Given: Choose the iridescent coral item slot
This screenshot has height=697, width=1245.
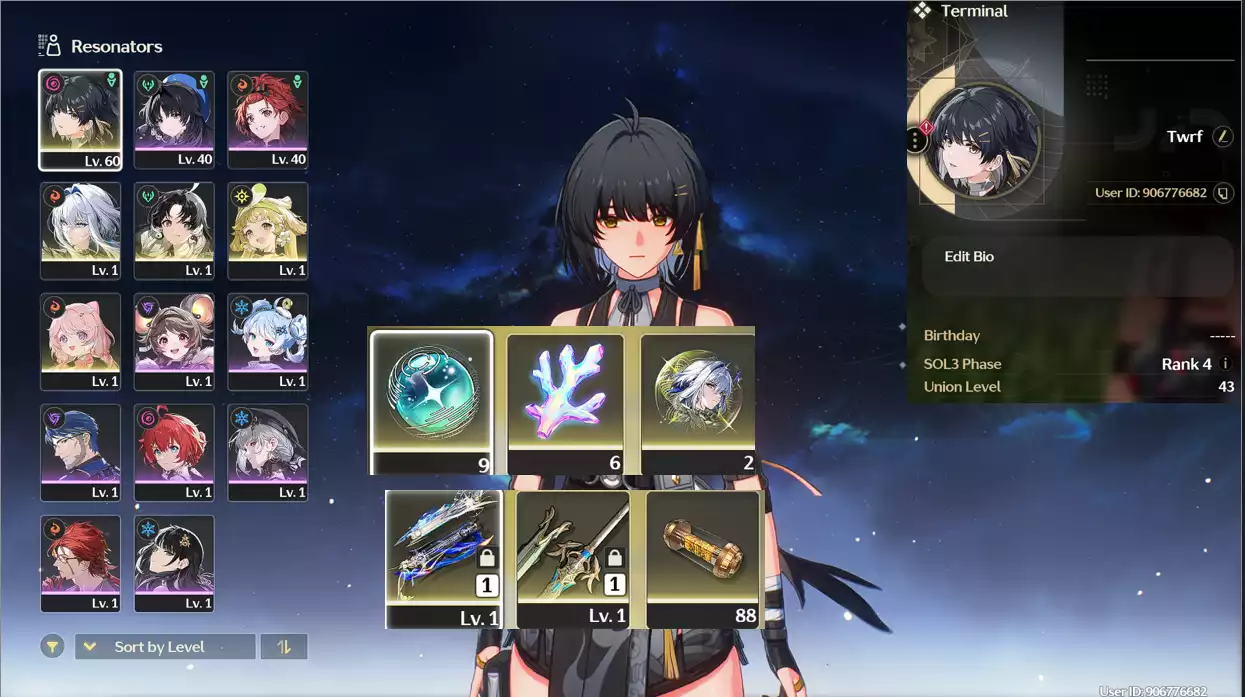Looking at the screenshot, I should (x=565, y=402).
